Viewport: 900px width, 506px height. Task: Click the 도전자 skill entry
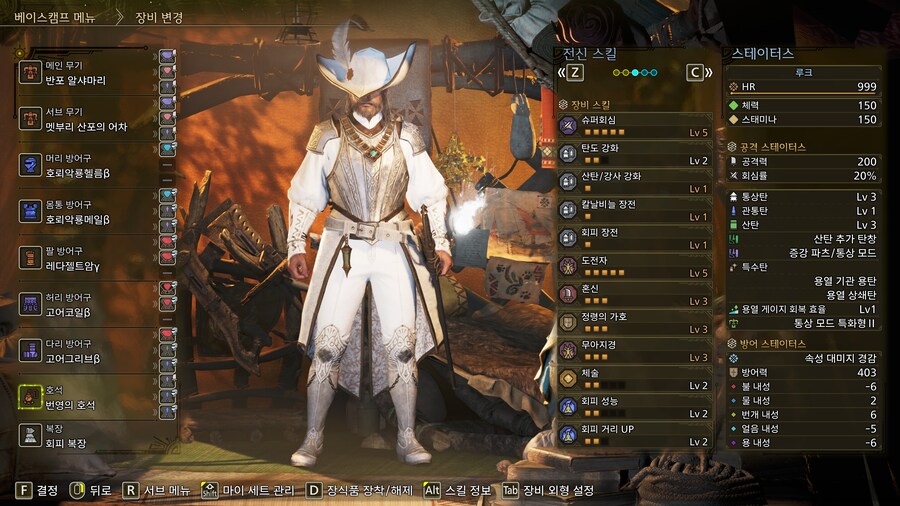click(x=634, y=266)
